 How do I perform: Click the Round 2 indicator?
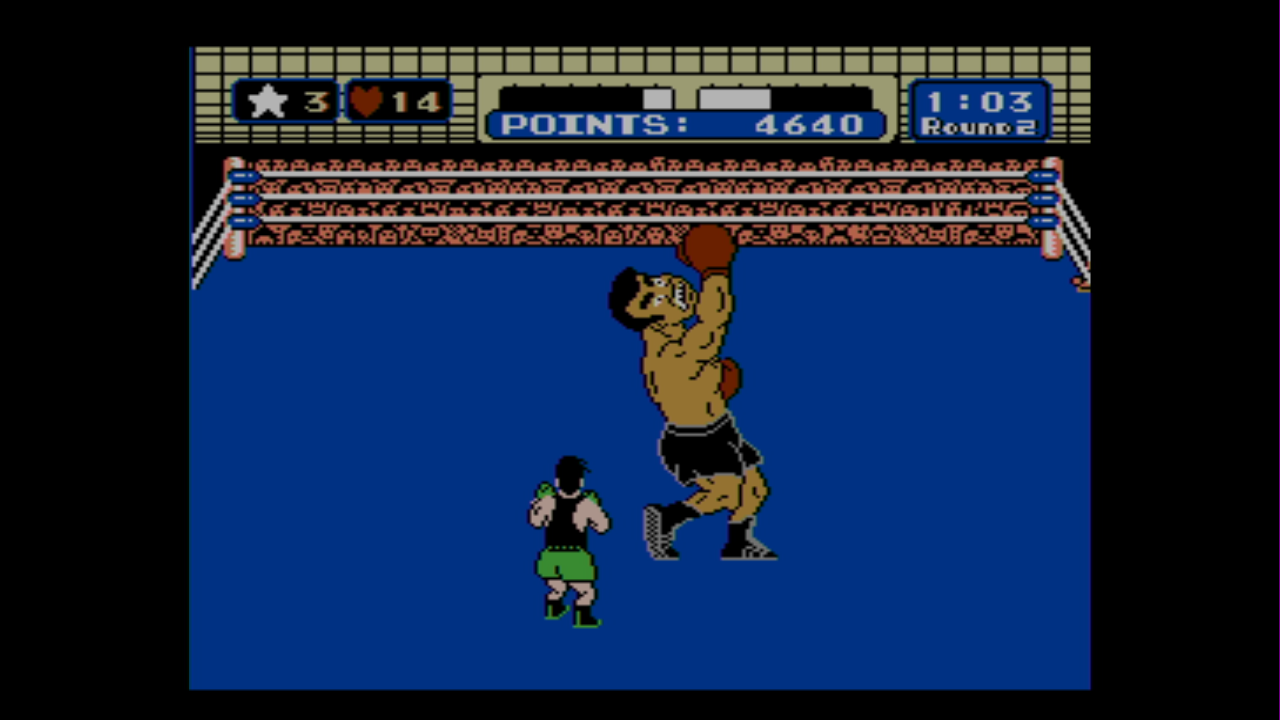click(977, 128)
